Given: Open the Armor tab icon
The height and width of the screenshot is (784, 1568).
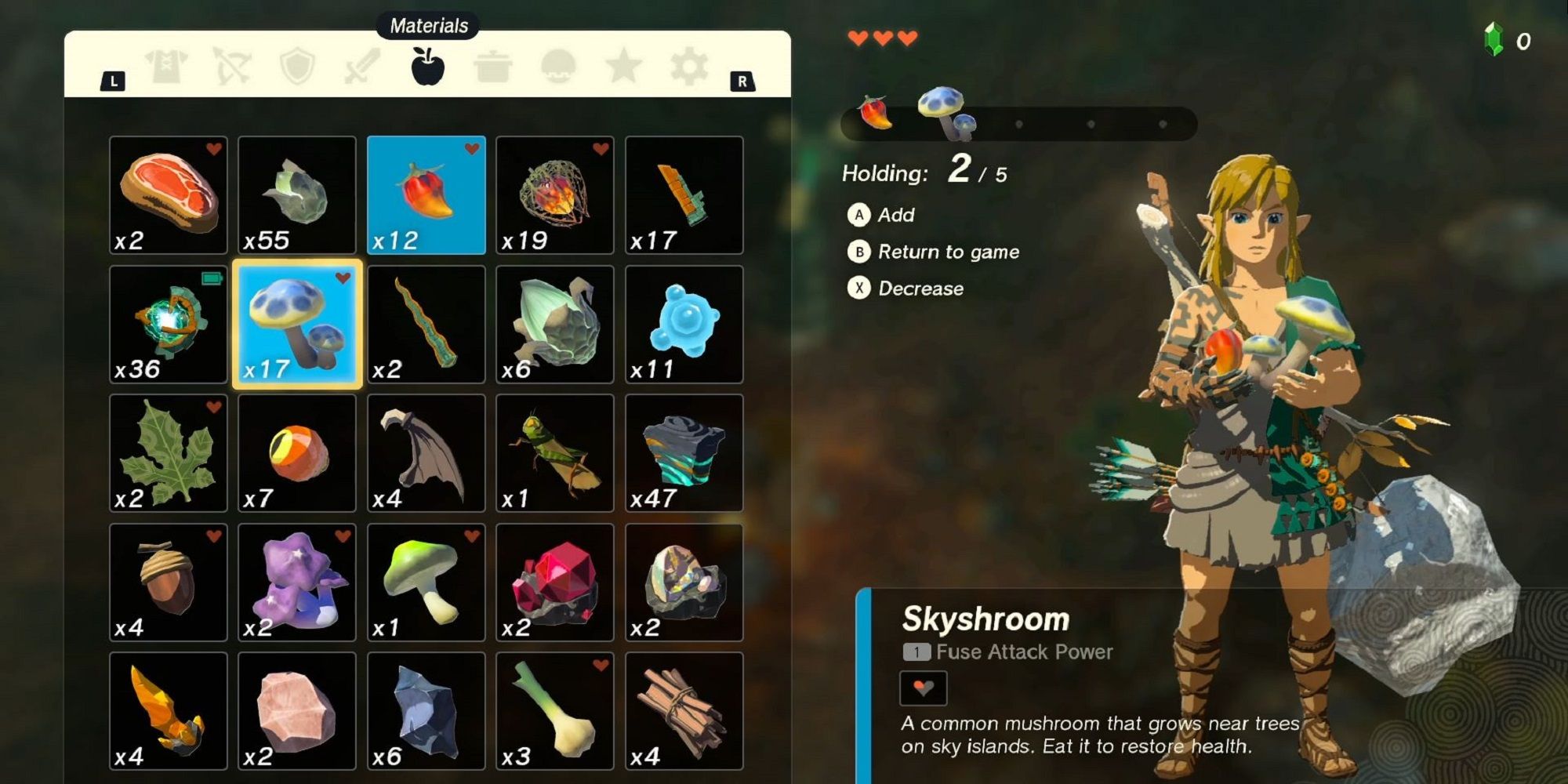Looking at the screenshot, I should (x=166, y=67).
